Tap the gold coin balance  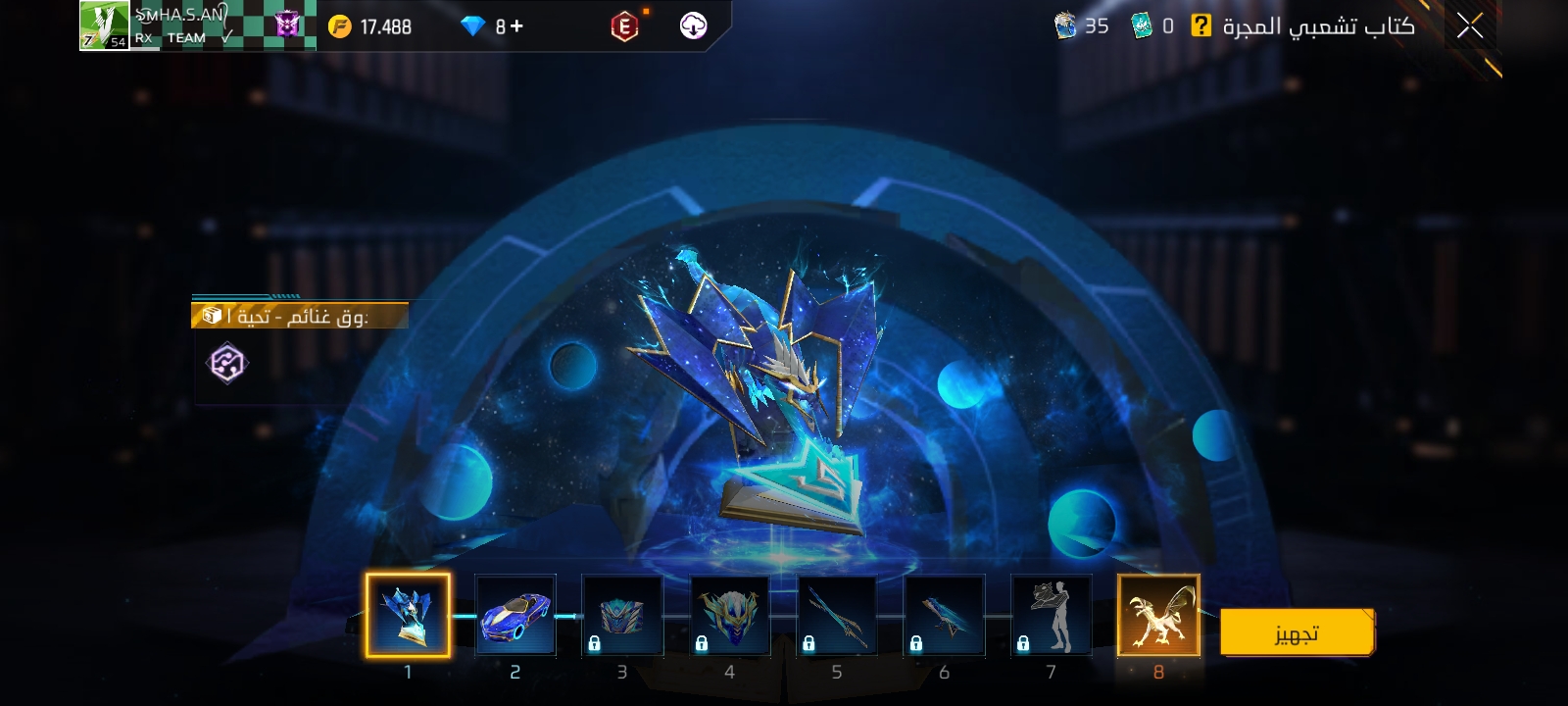[370, 26]
